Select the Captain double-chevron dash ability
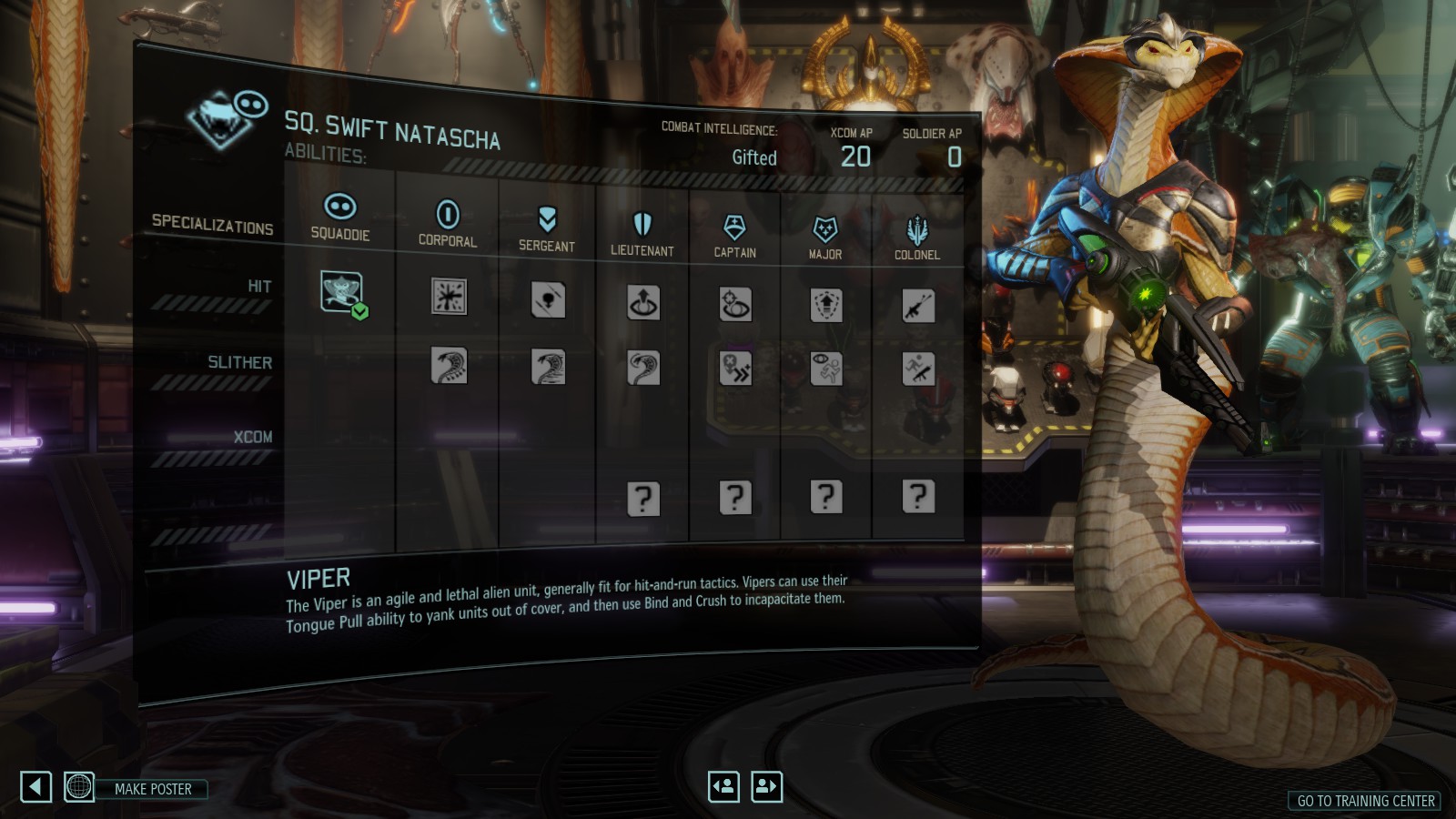 tap(735, 369)
